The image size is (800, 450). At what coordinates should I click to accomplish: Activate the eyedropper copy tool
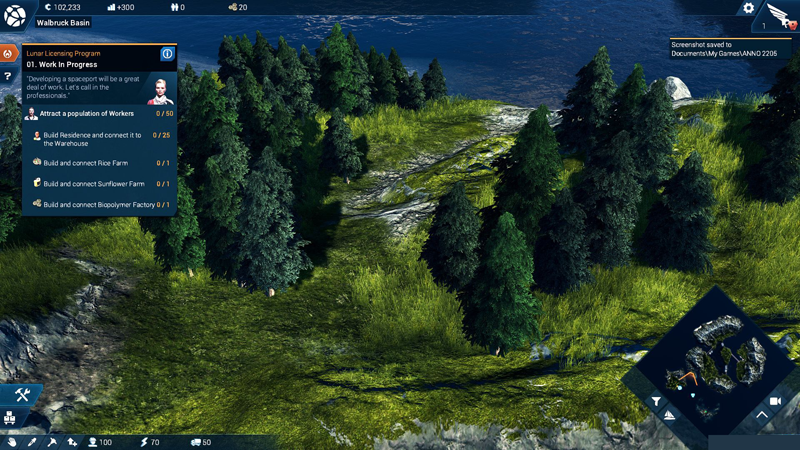point(32,442)
